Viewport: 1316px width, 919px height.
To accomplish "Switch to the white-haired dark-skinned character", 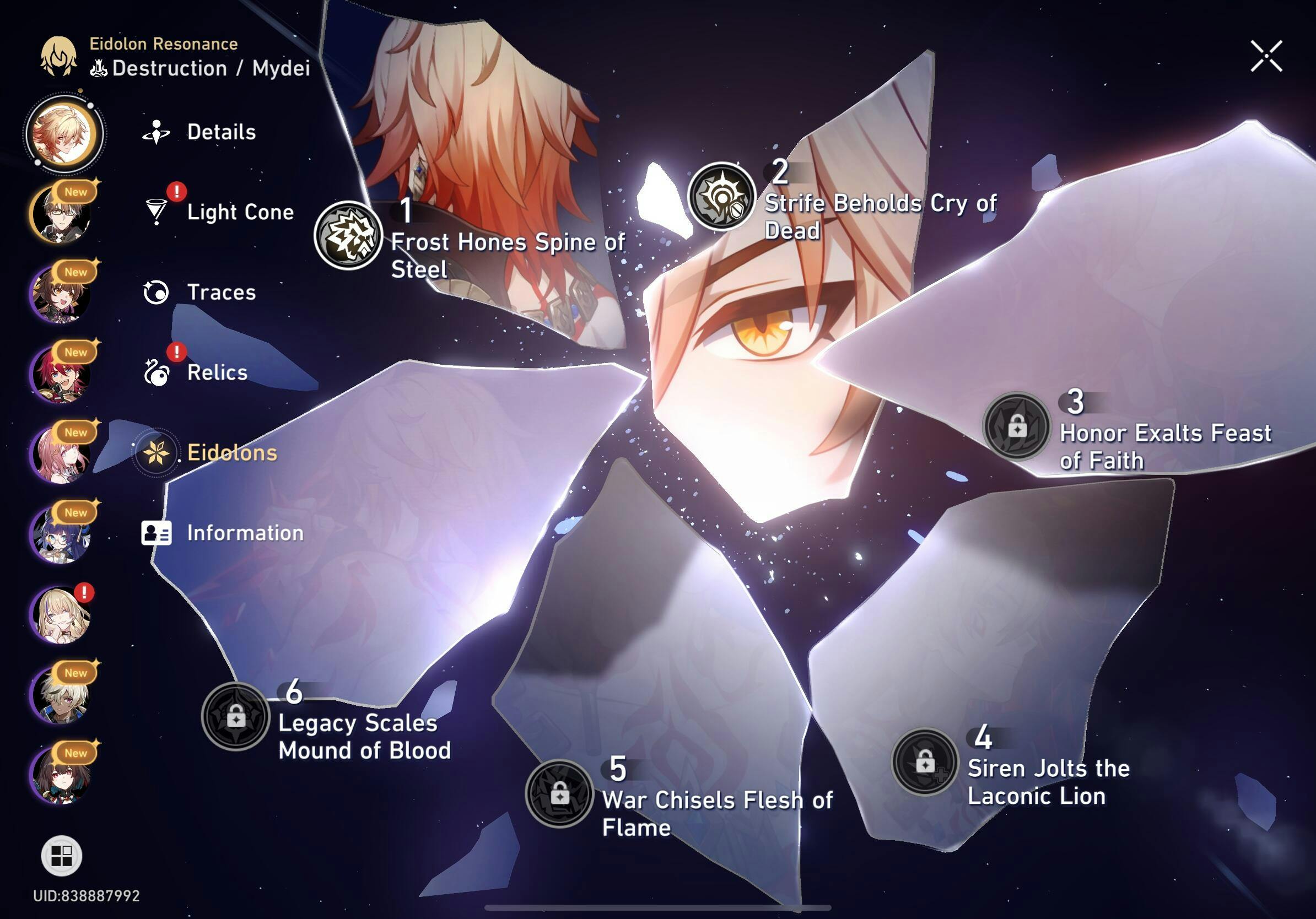I will point(61,695).
